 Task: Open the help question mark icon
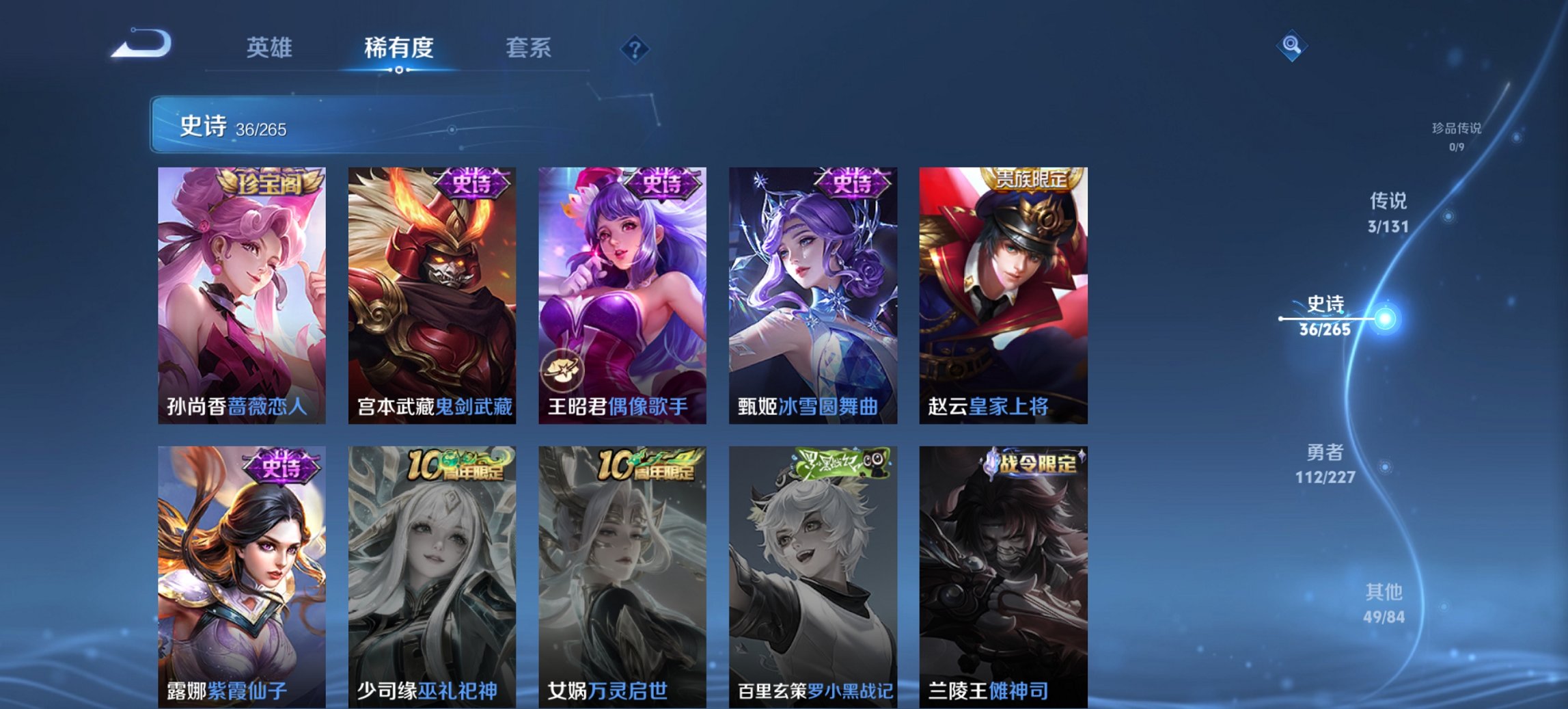pyautogui.click(x=634, y=48)
